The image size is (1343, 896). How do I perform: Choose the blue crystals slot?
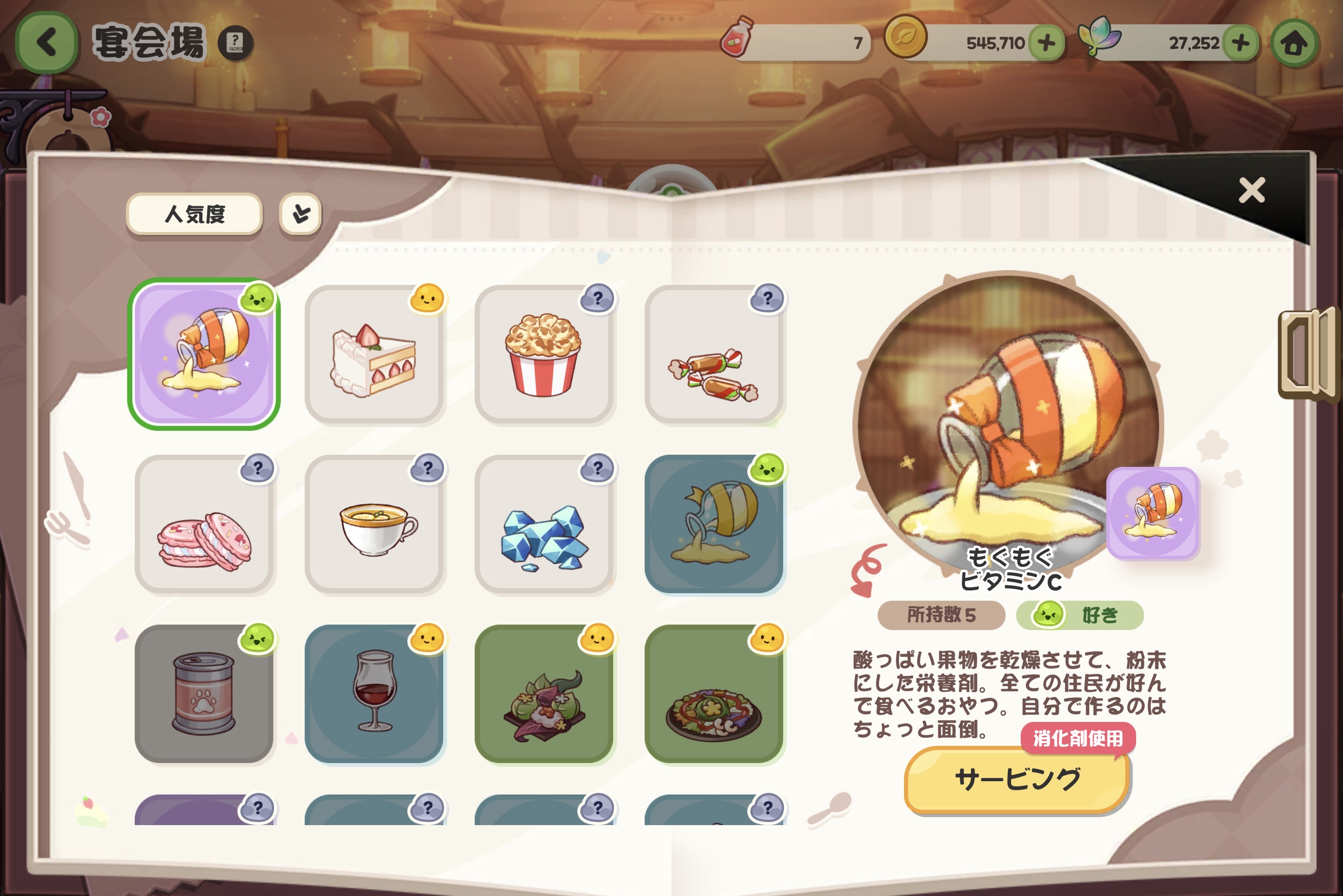tap(544, 525)
